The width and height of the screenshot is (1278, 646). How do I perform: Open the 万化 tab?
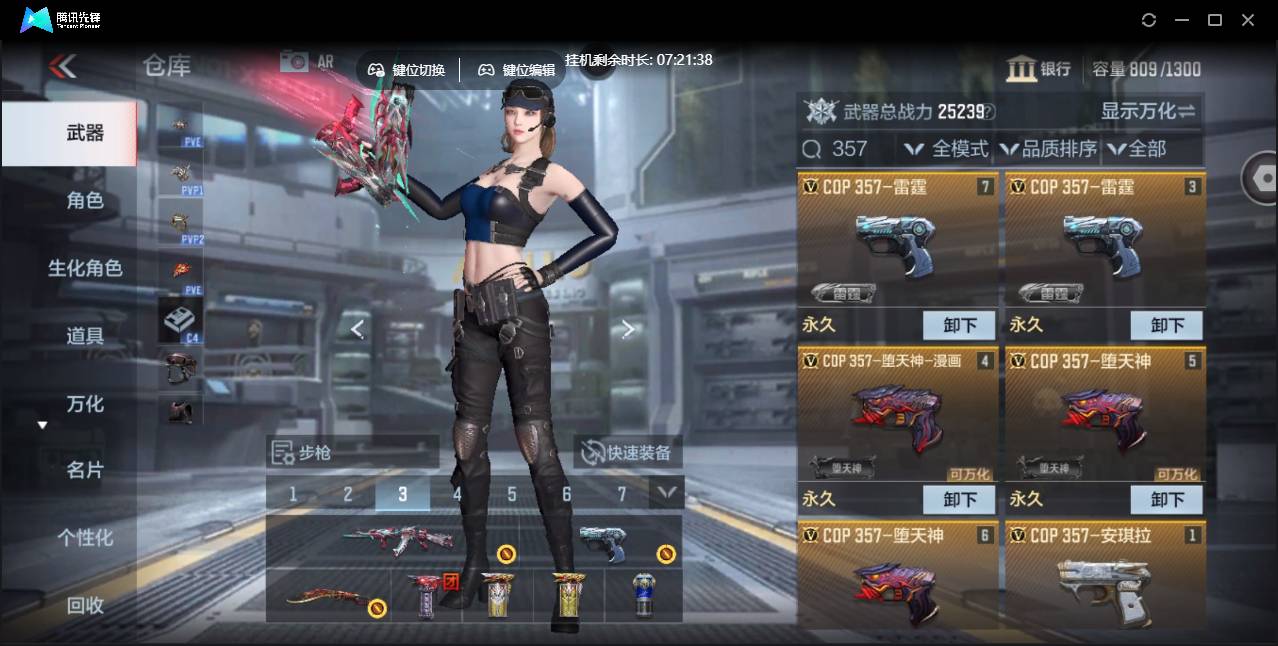pyautogui.click(x=85, y=404)
